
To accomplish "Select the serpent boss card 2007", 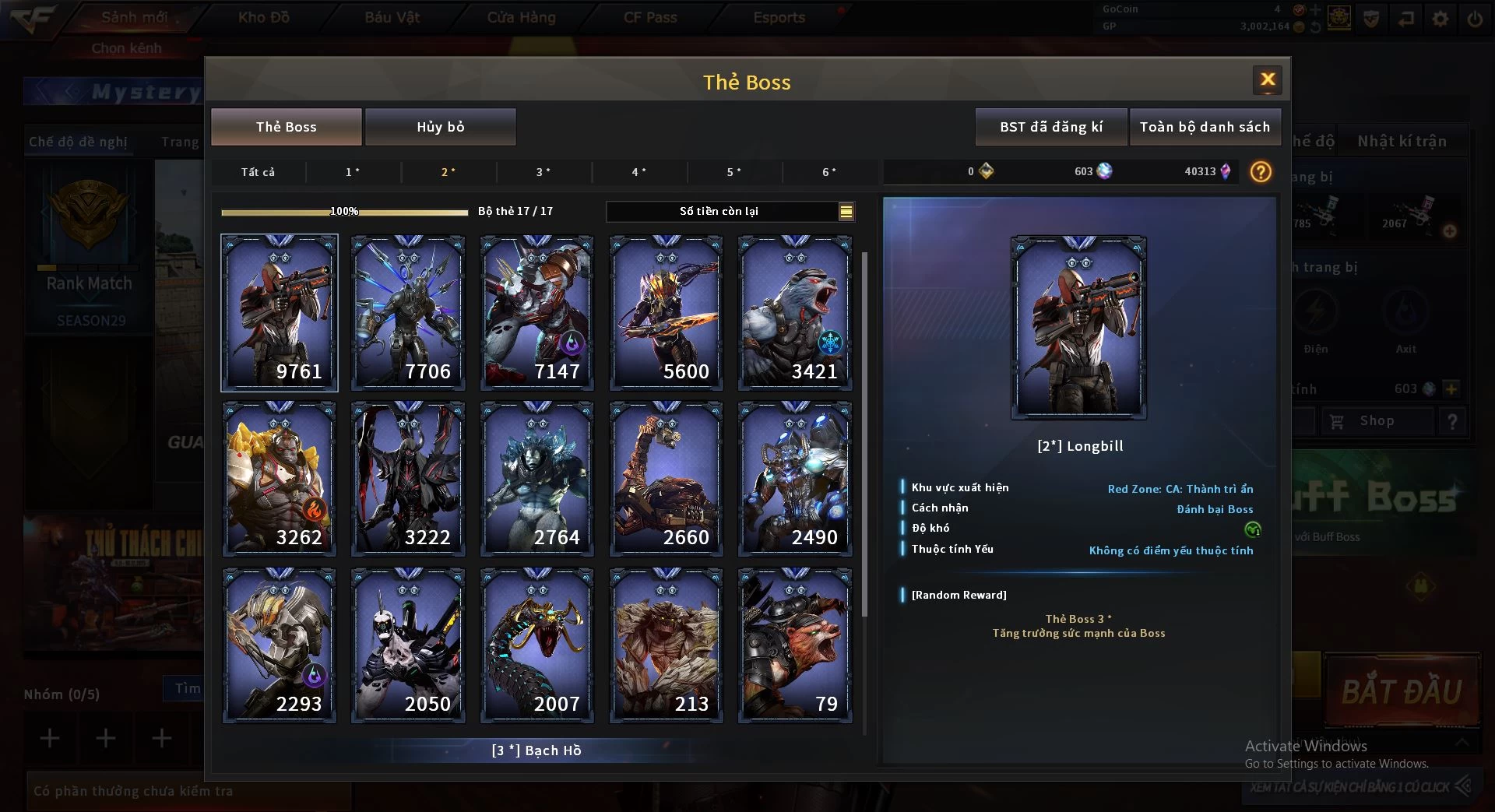I will (537, 645).
